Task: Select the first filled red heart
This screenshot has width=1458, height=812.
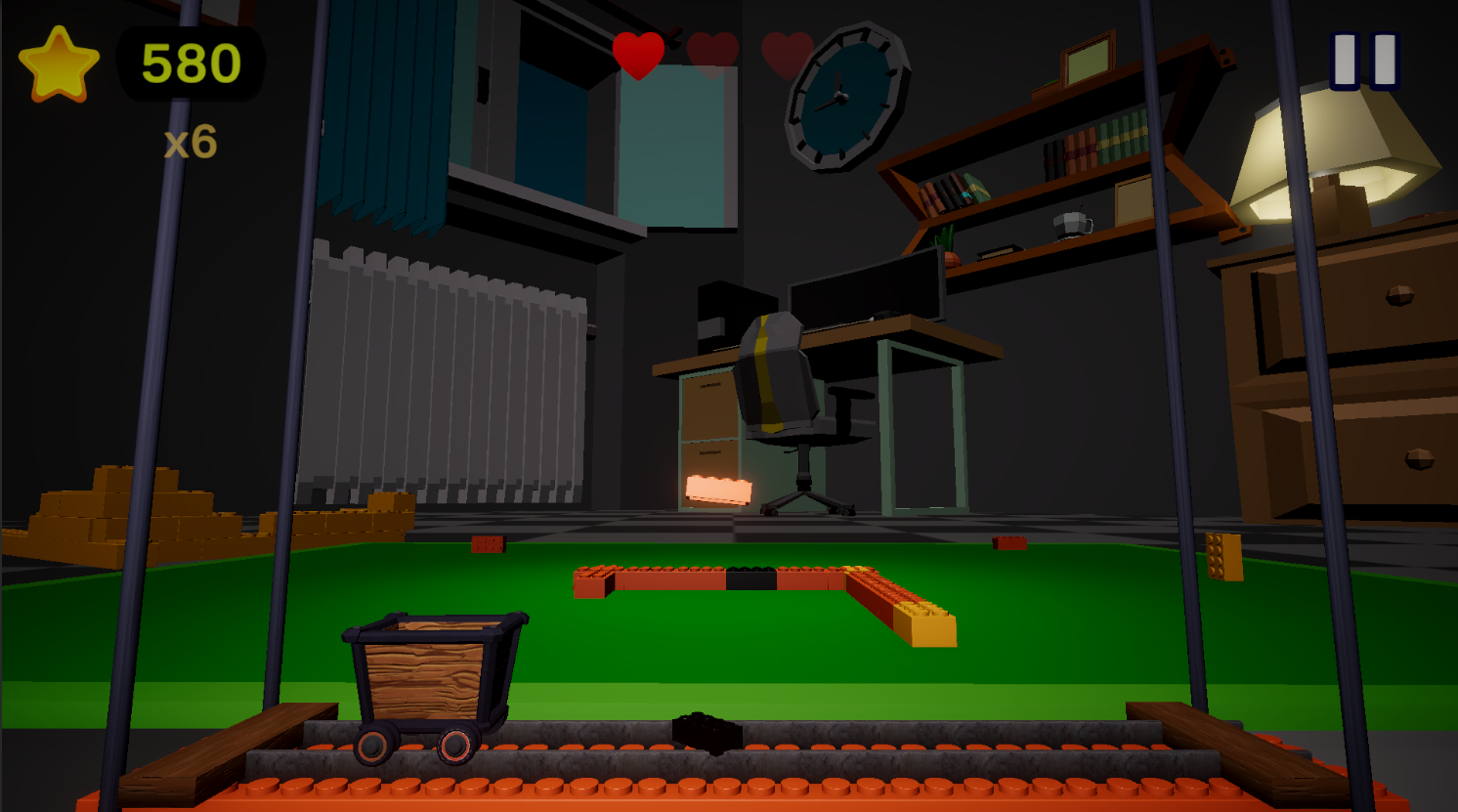Action: click(x=640, y=54)
